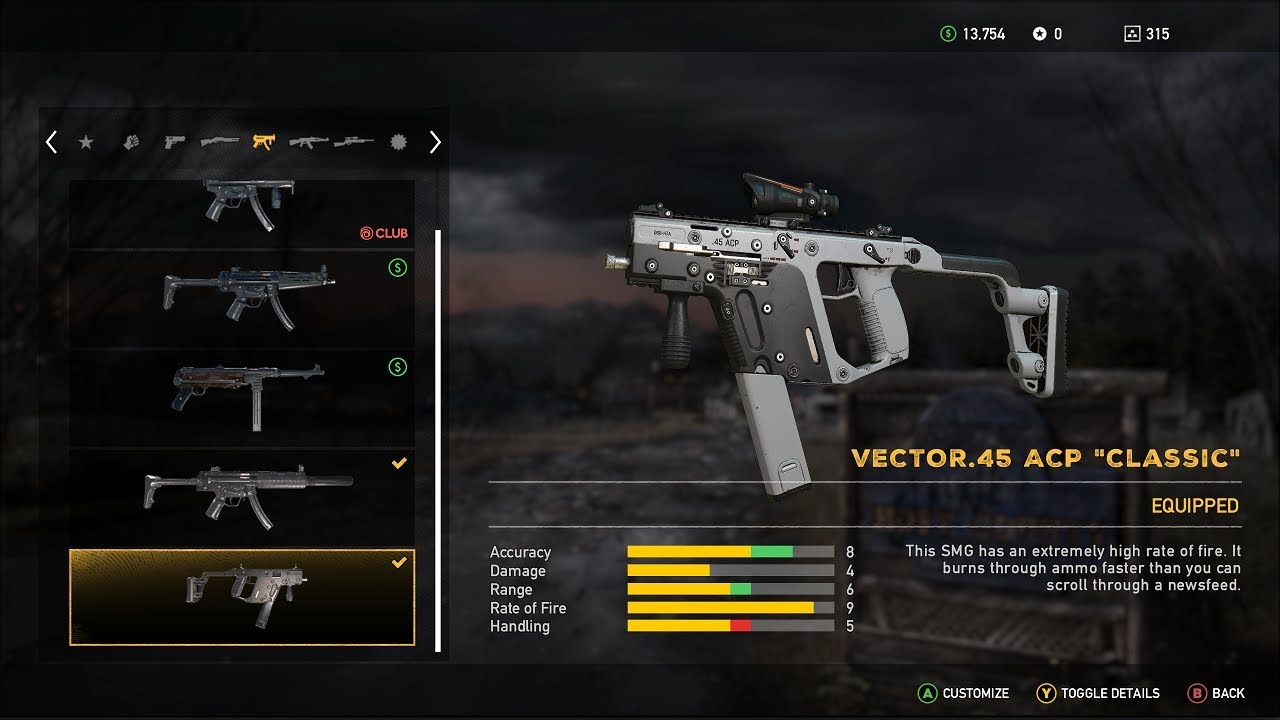Choose the fist melee category
1280x720 pixels.
pos(130,142)
